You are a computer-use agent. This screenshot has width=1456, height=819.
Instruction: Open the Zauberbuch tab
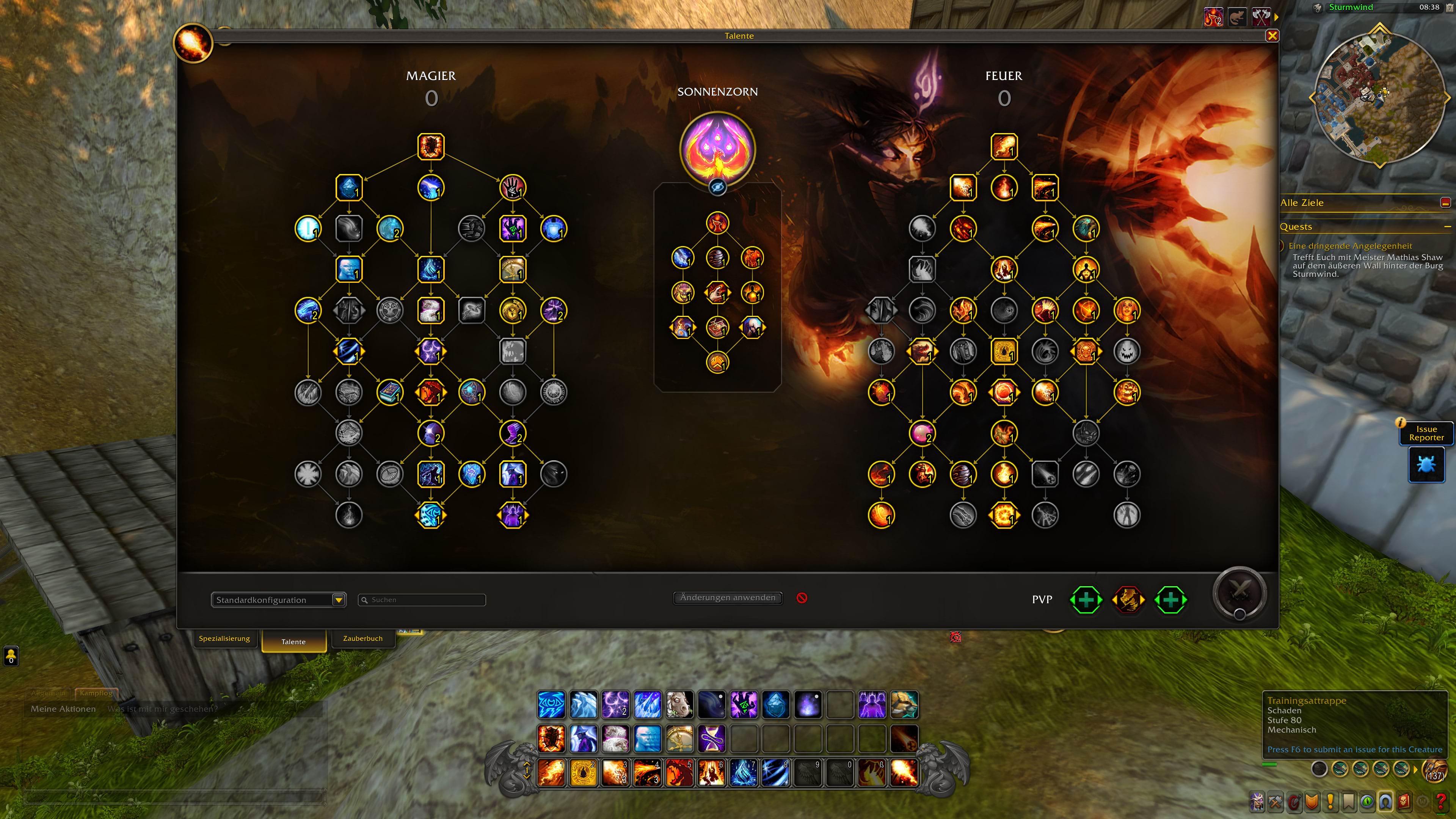[362, 639]
